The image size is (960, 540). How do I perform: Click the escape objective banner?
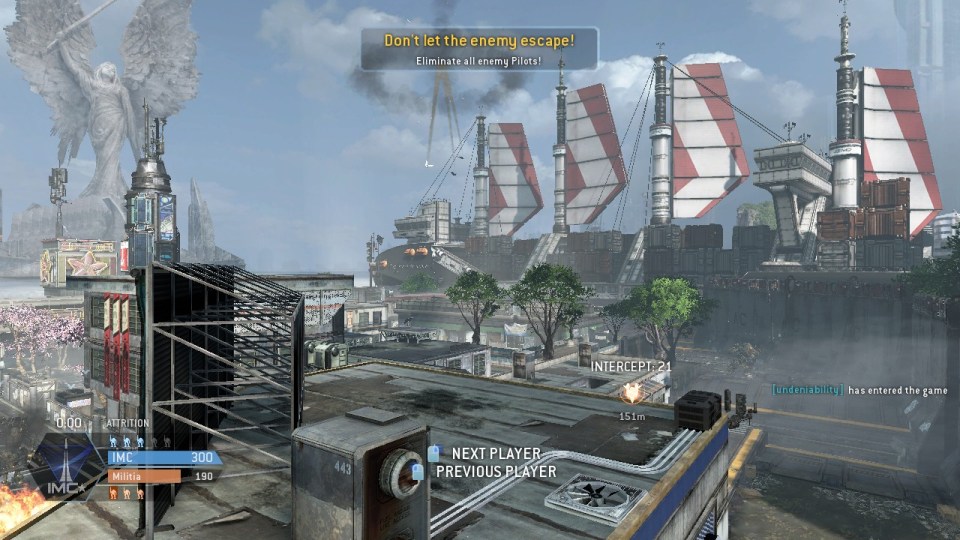pos(480,49)
